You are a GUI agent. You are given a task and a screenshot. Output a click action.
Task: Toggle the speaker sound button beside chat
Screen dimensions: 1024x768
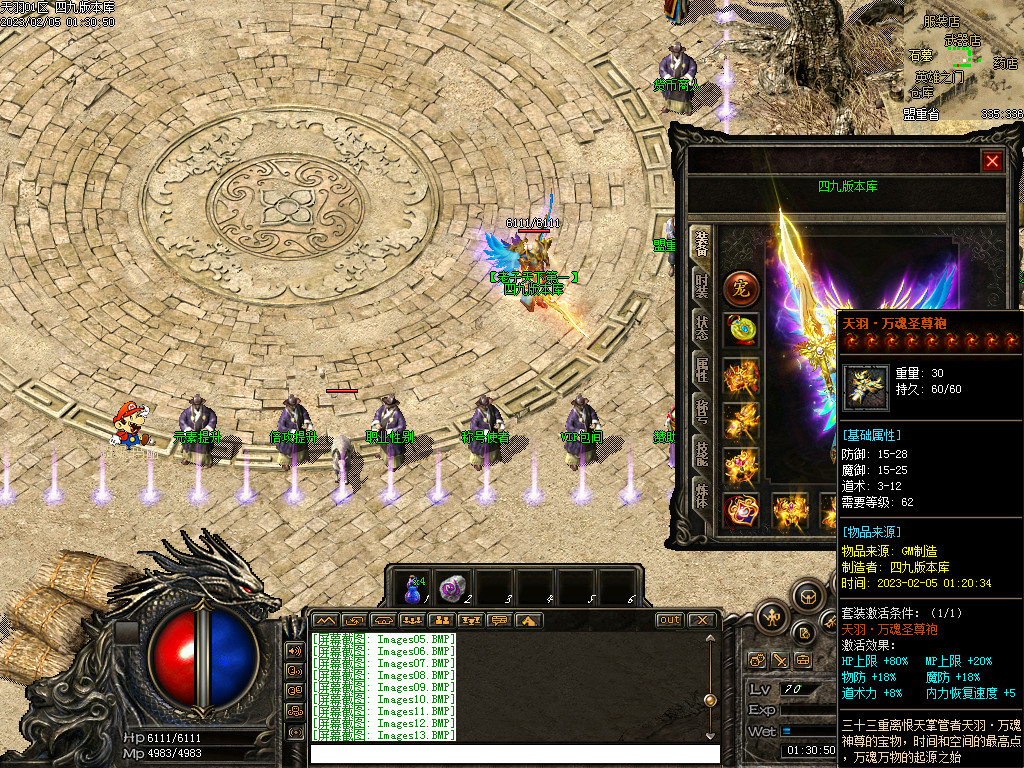coord(294,650)
